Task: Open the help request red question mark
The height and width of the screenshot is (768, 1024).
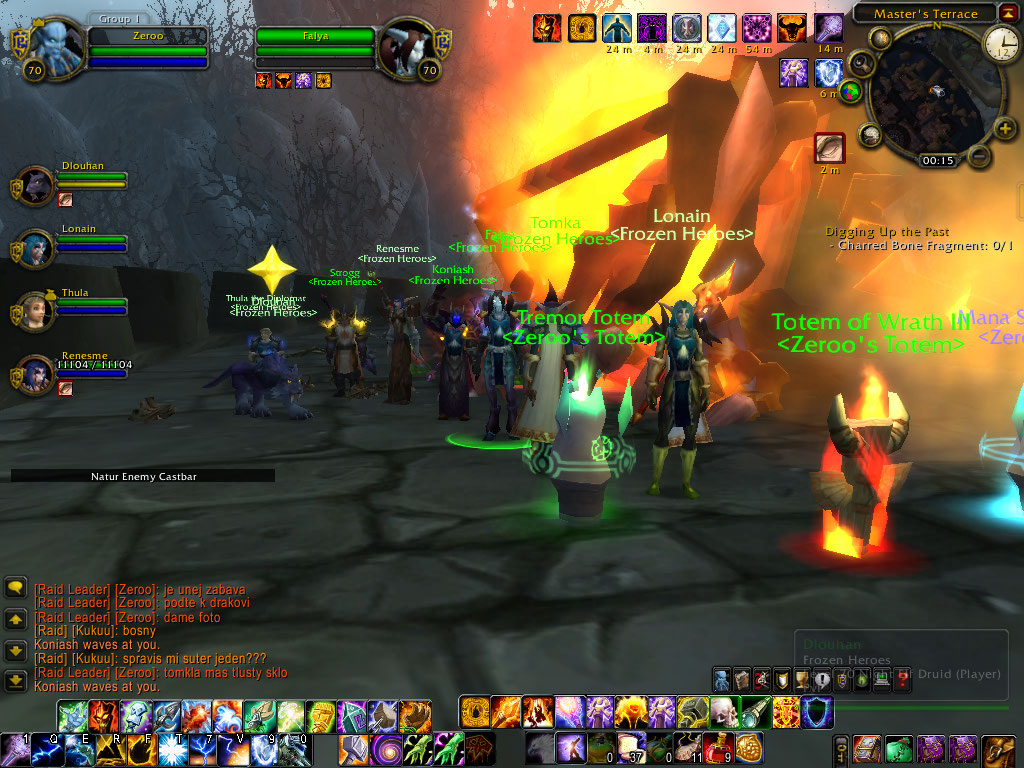Action: [903, 680]
